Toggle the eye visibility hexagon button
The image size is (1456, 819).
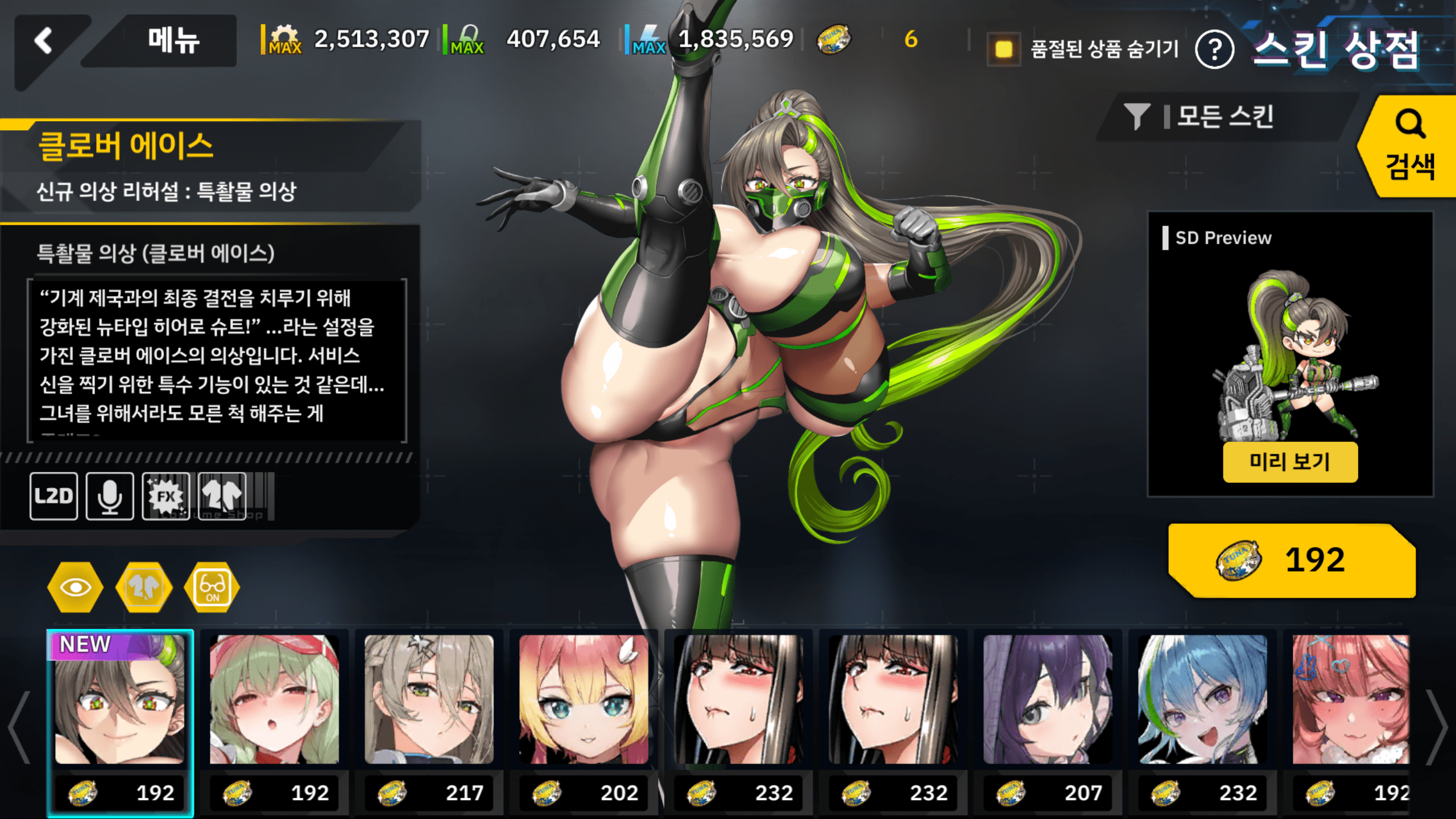pos(75,588)
